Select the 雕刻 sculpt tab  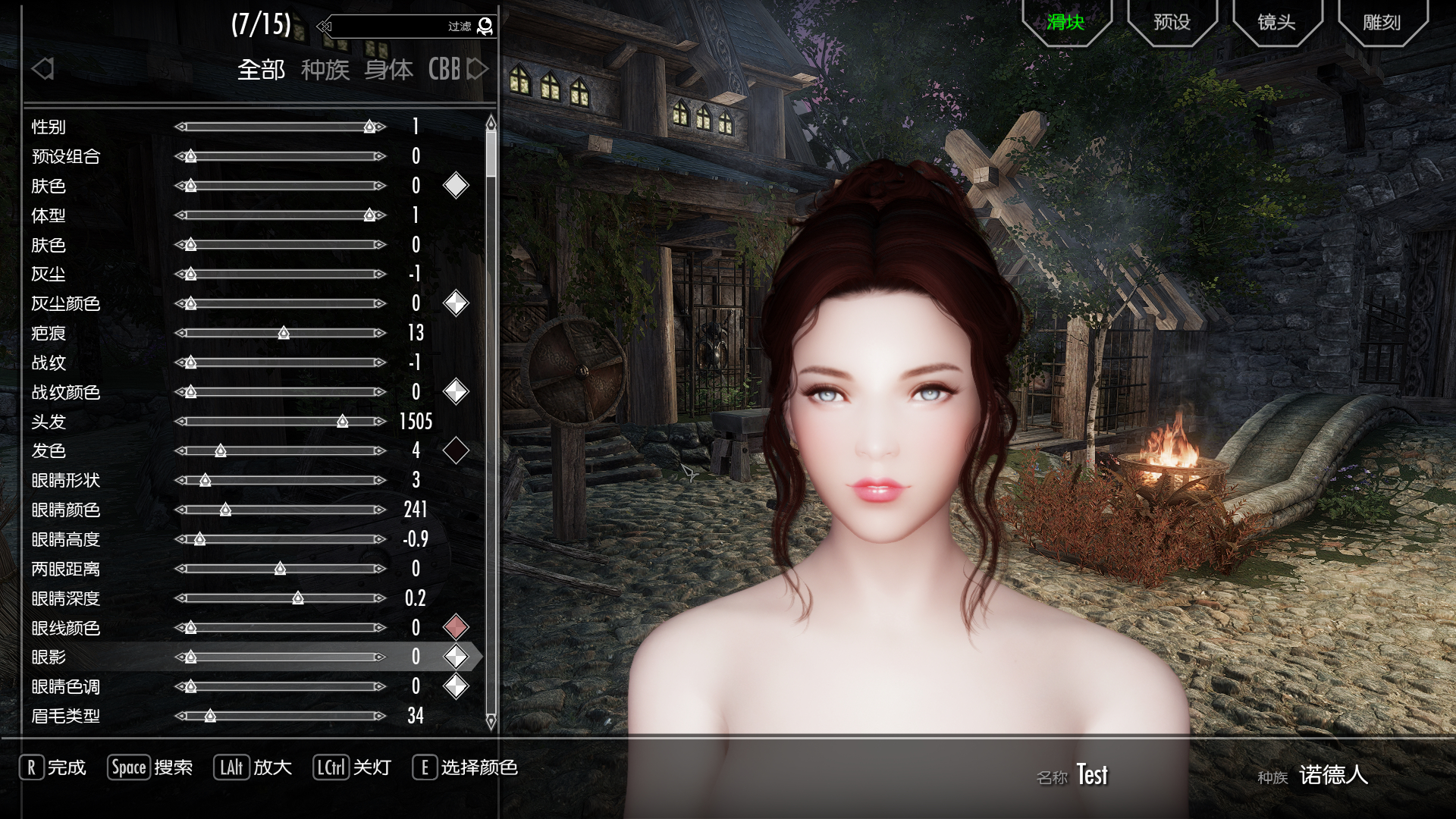coord(1382,22)
